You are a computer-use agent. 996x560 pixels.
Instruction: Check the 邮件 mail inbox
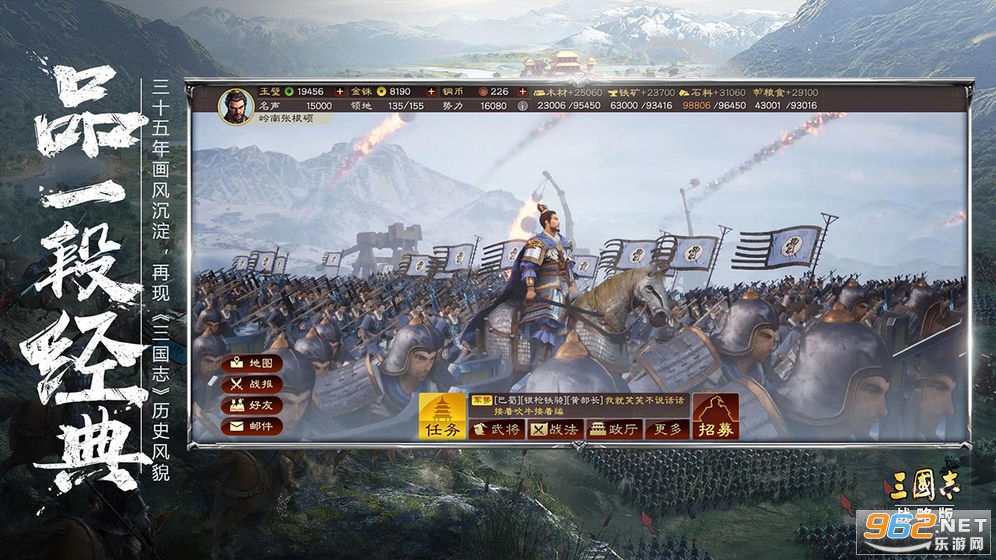point(252,426)
